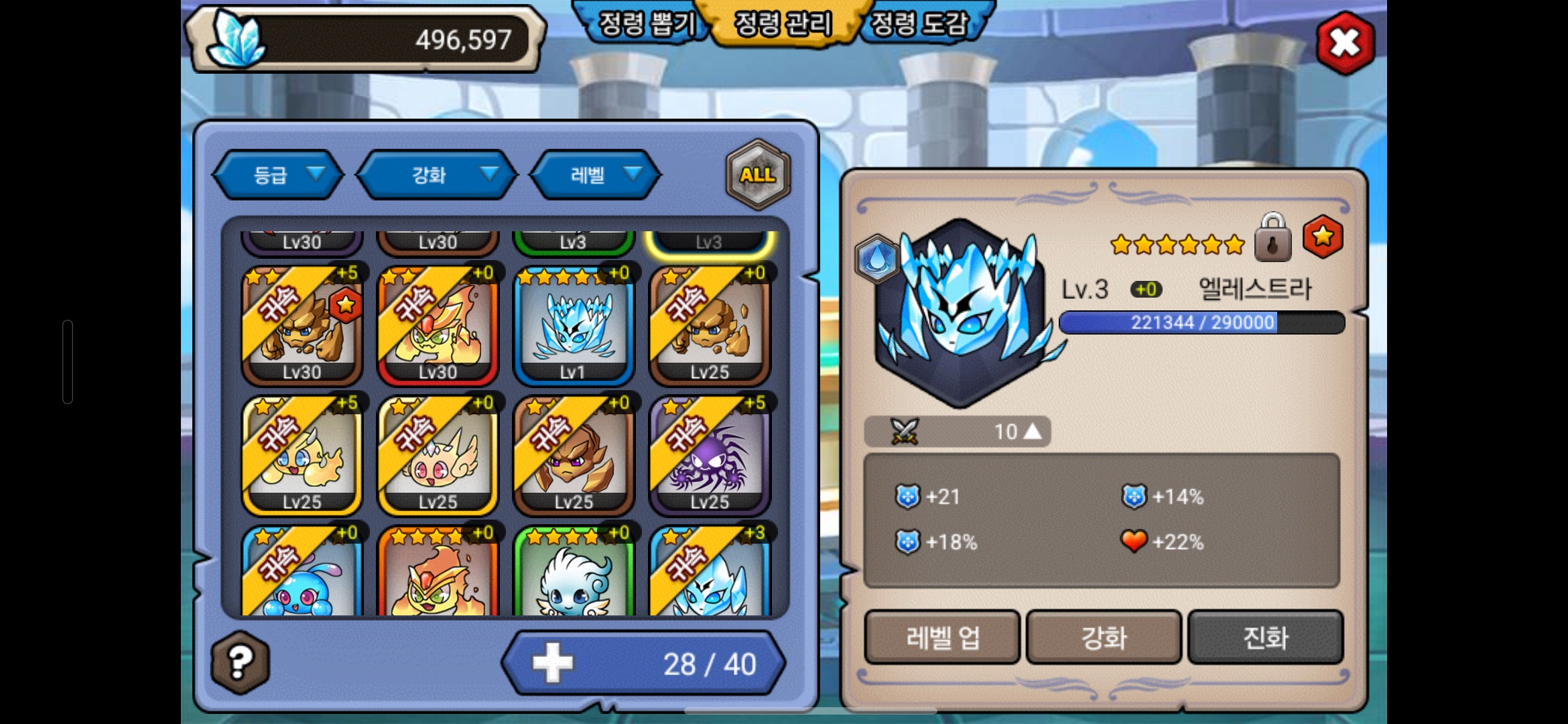
Task: Click the red star badge icon
Action: (1322, 237)
